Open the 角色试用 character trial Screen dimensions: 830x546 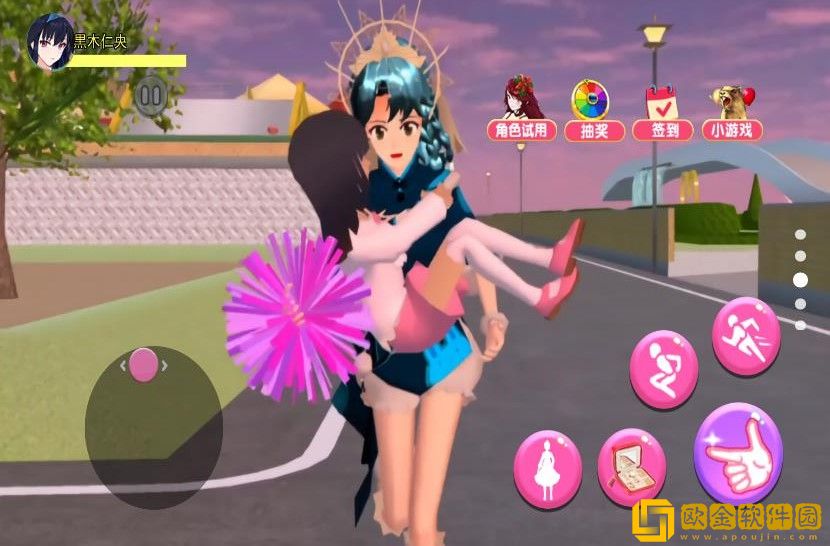(521, 109)
